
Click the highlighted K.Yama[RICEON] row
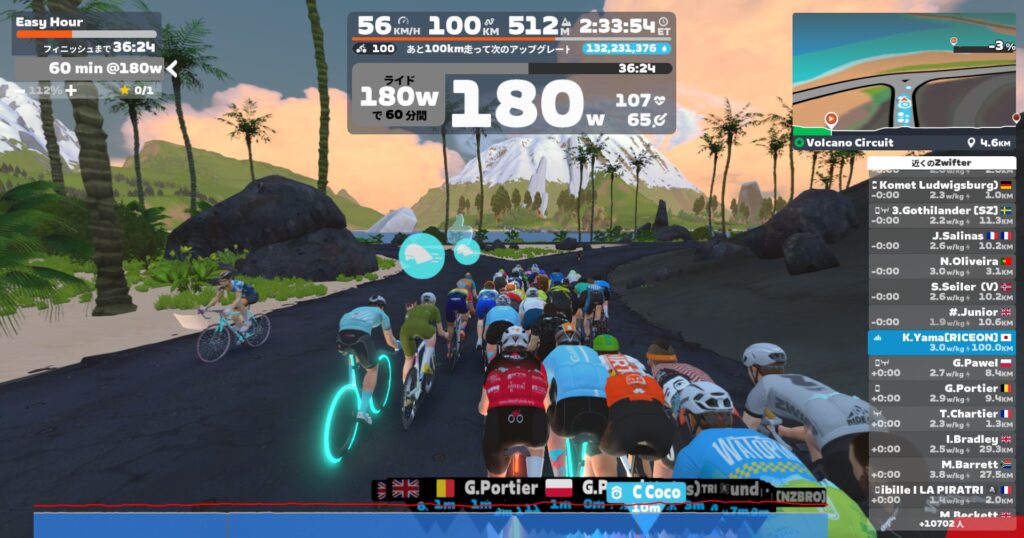941,342
